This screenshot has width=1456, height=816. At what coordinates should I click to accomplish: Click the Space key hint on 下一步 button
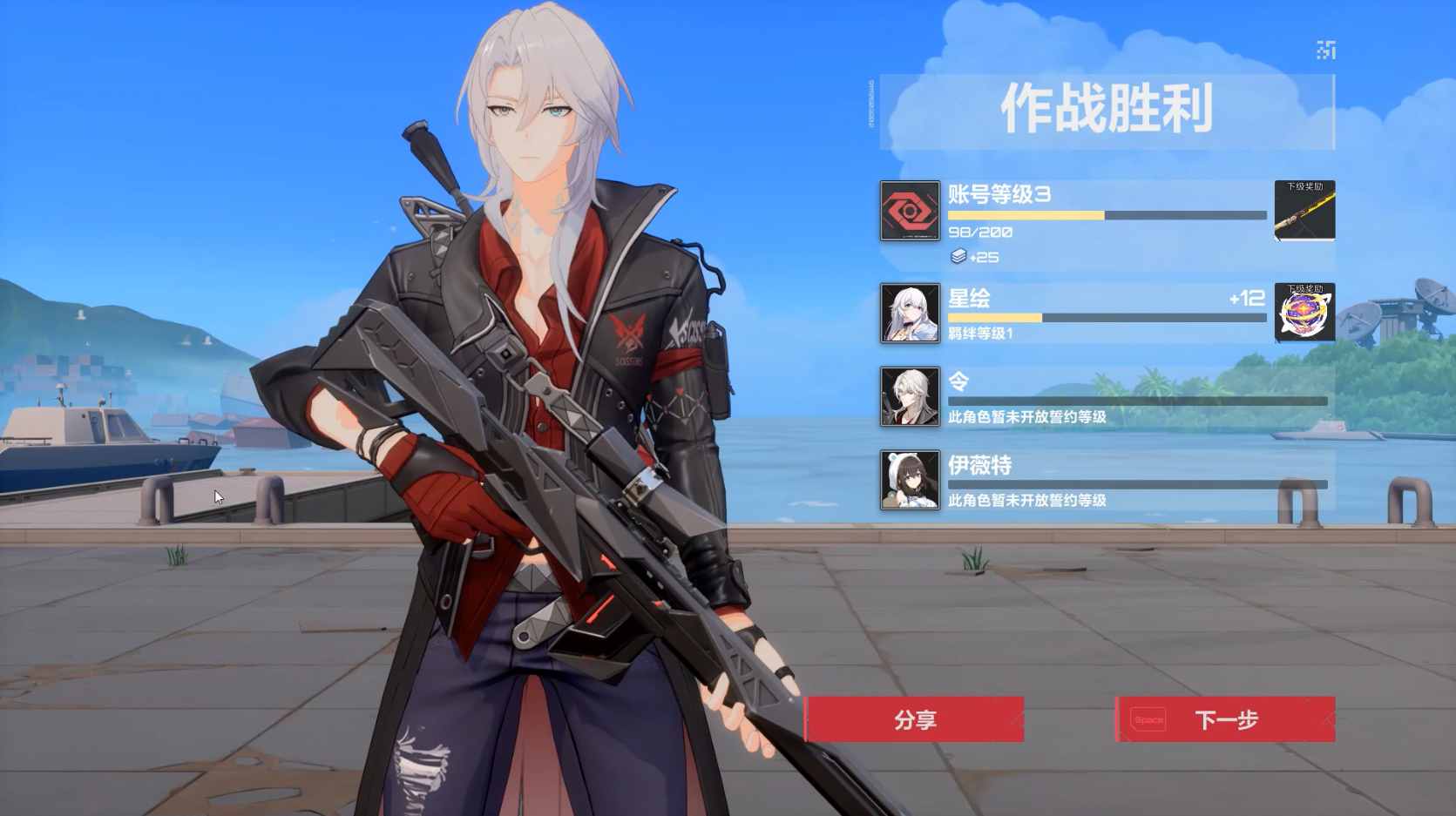pos(1148,720)
